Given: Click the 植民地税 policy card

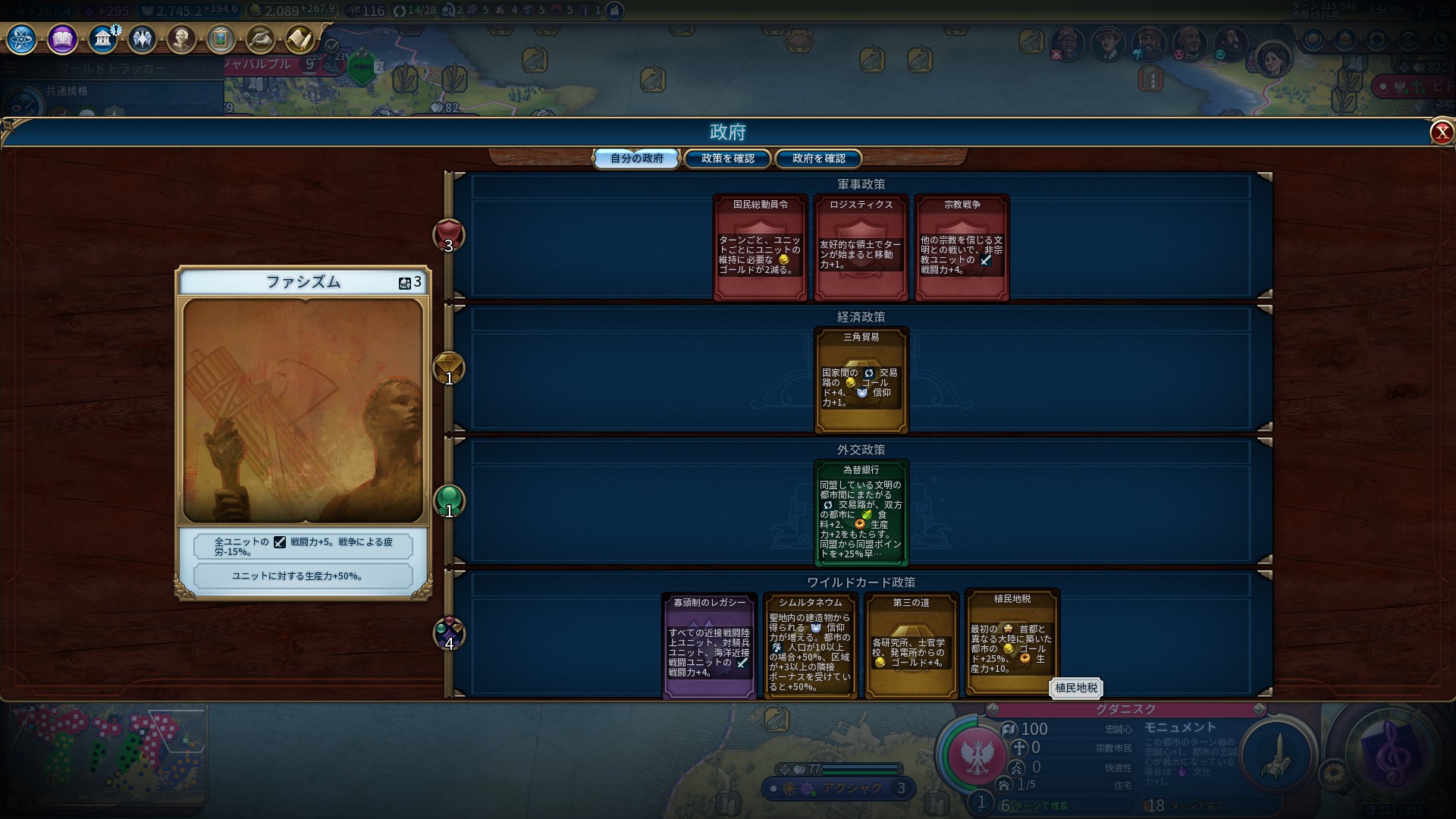Looking at the screenshot, I should pos(1012,642).
